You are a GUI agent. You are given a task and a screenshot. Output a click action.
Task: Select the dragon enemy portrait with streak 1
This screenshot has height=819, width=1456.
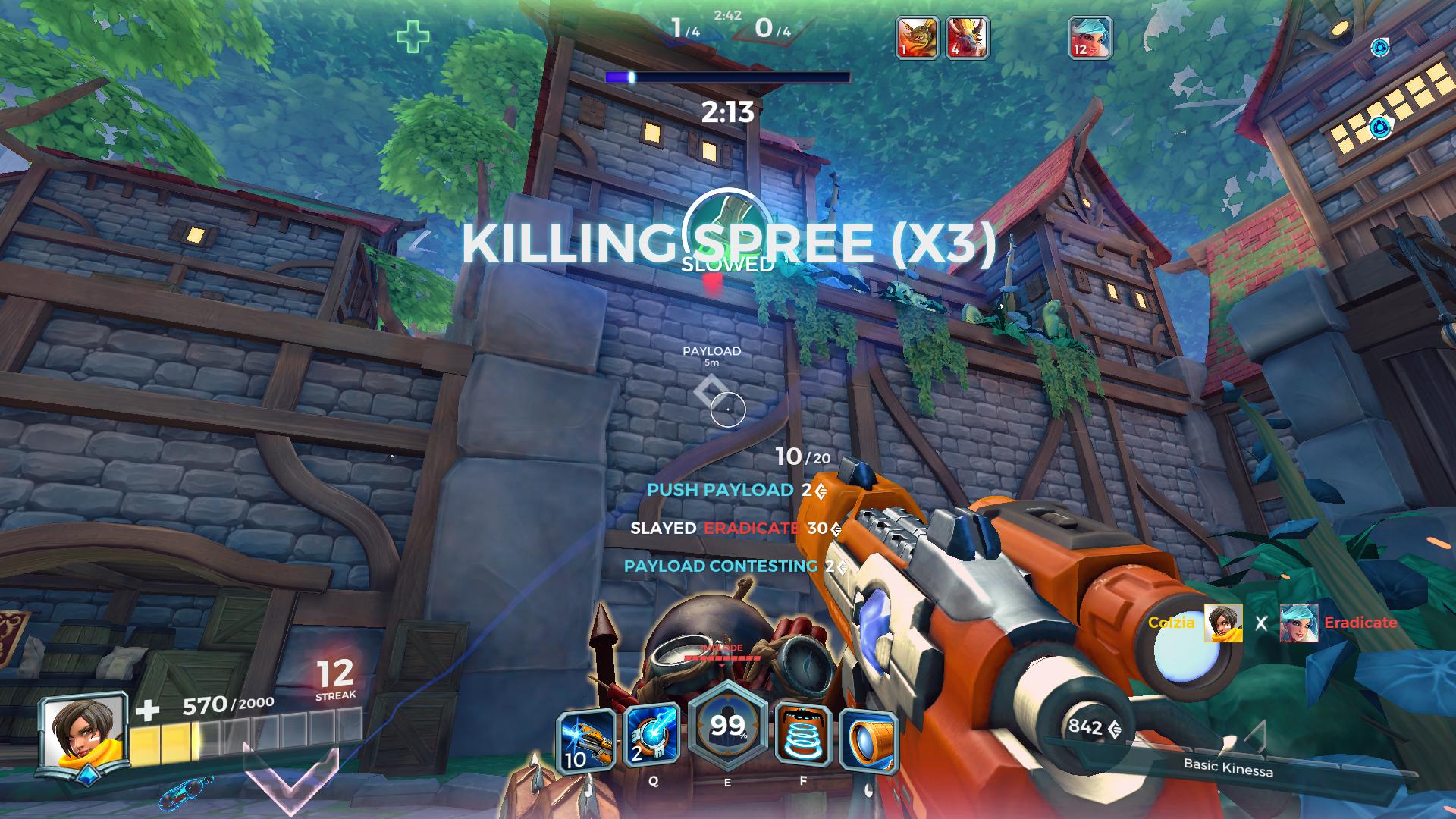pyautogui.click(x=918, y=37)
